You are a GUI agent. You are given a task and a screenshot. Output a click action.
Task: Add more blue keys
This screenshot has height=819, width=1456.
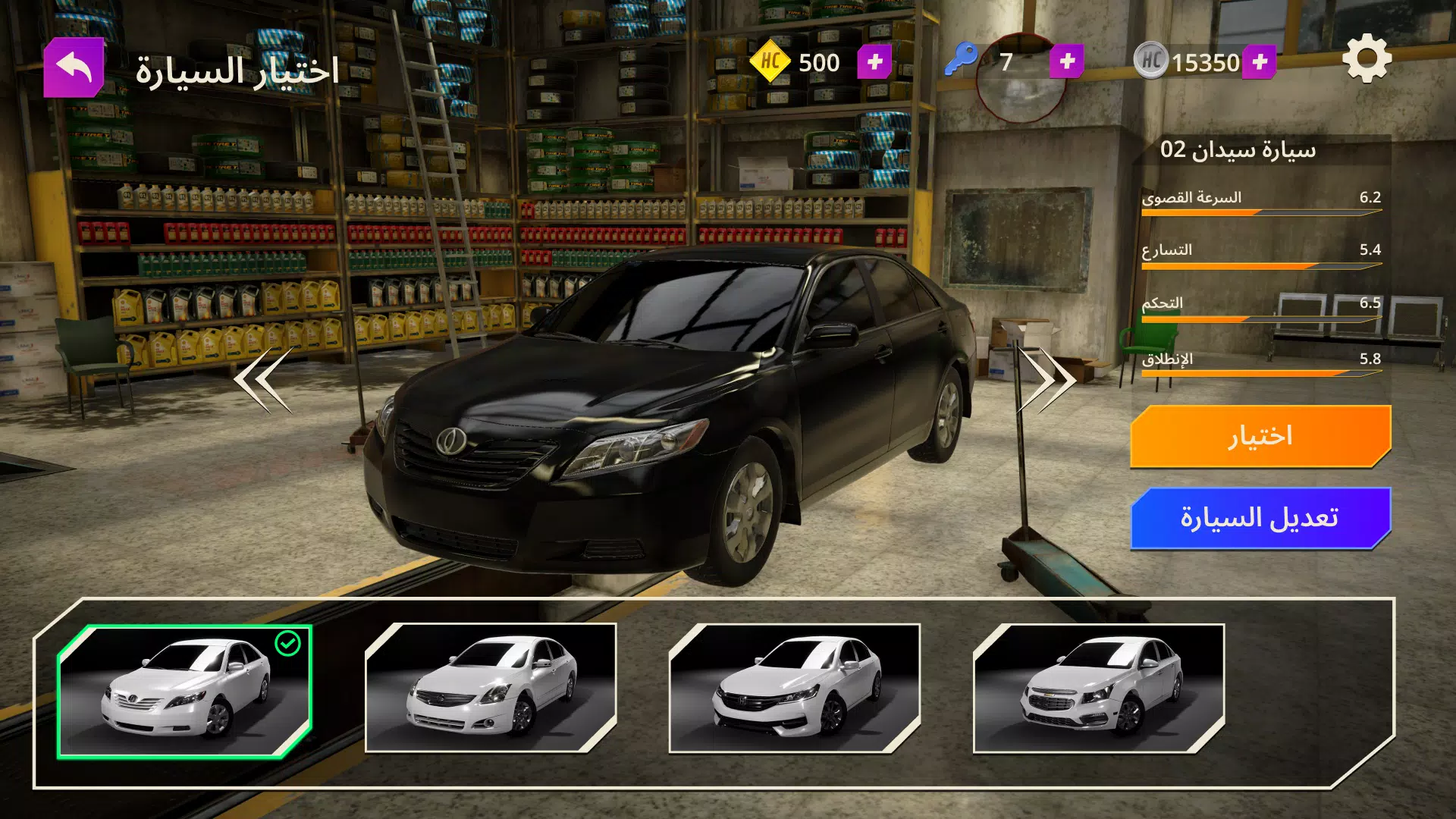coord(1067,61)
